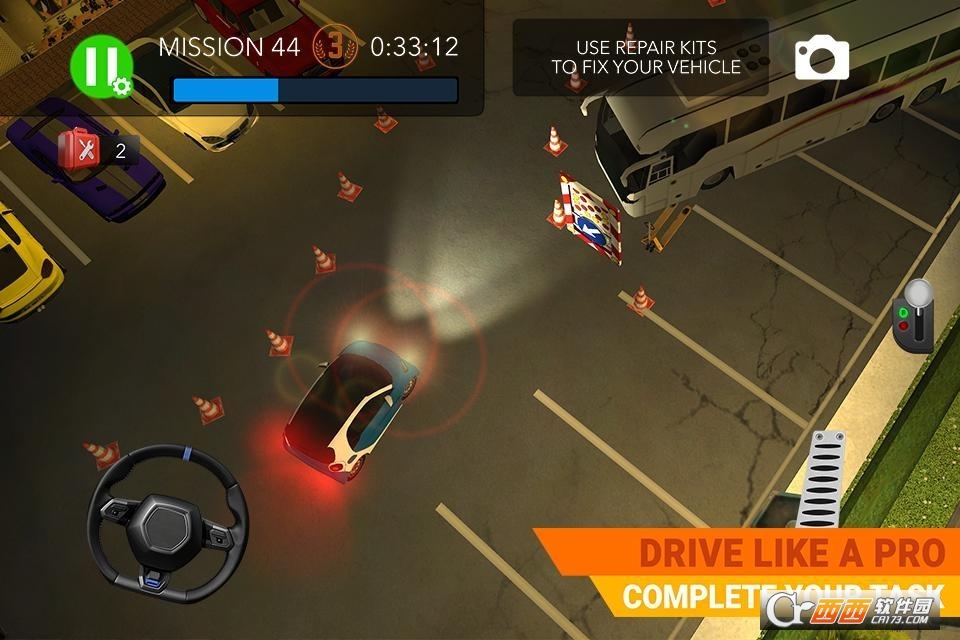This screenshot has height=640, width=960.
Task: Use the red repair kit
Action: [79, 150]
